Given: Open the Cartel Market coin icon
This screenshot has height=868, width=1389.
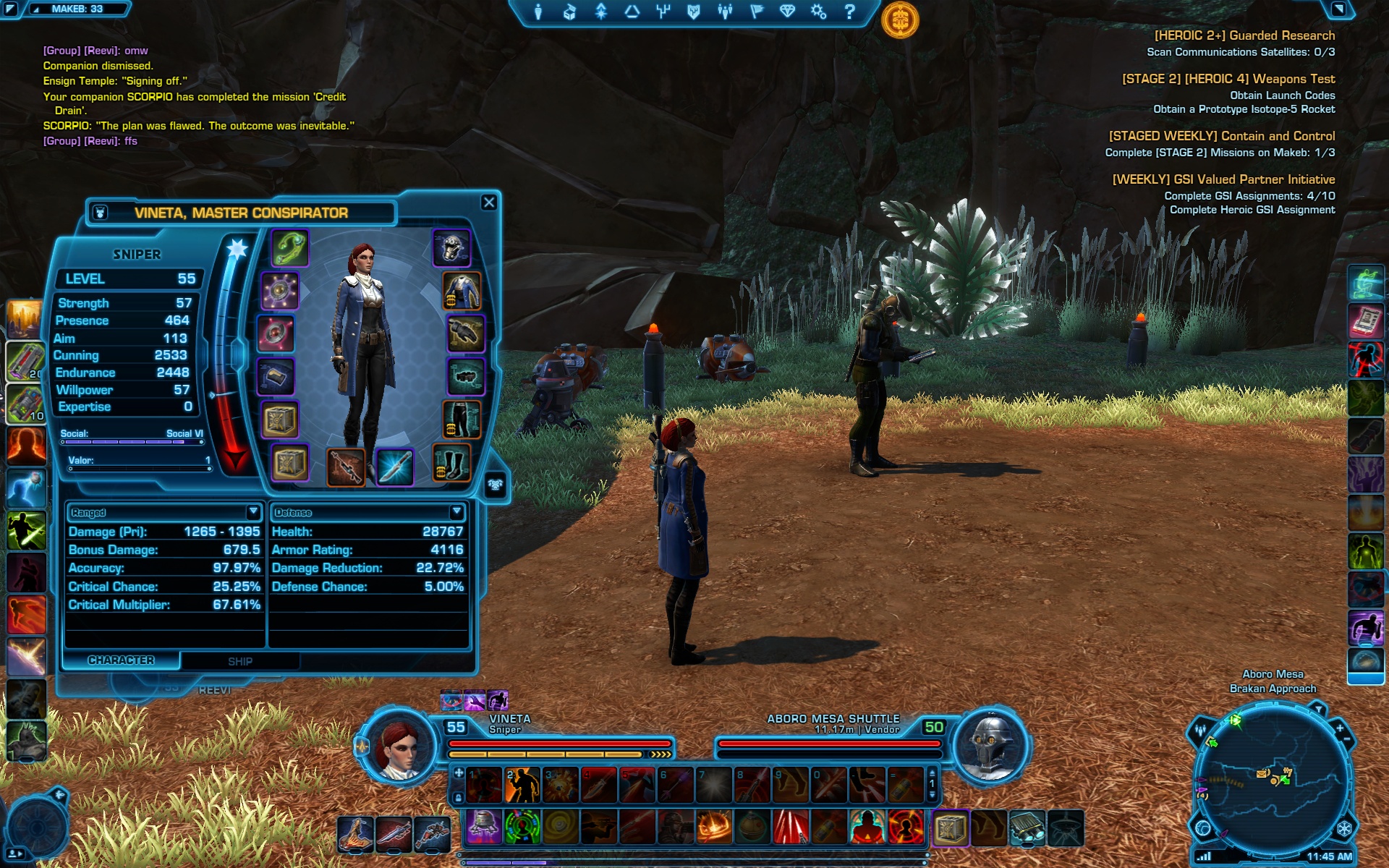Looking at the screenshot, I should (900, 20).
